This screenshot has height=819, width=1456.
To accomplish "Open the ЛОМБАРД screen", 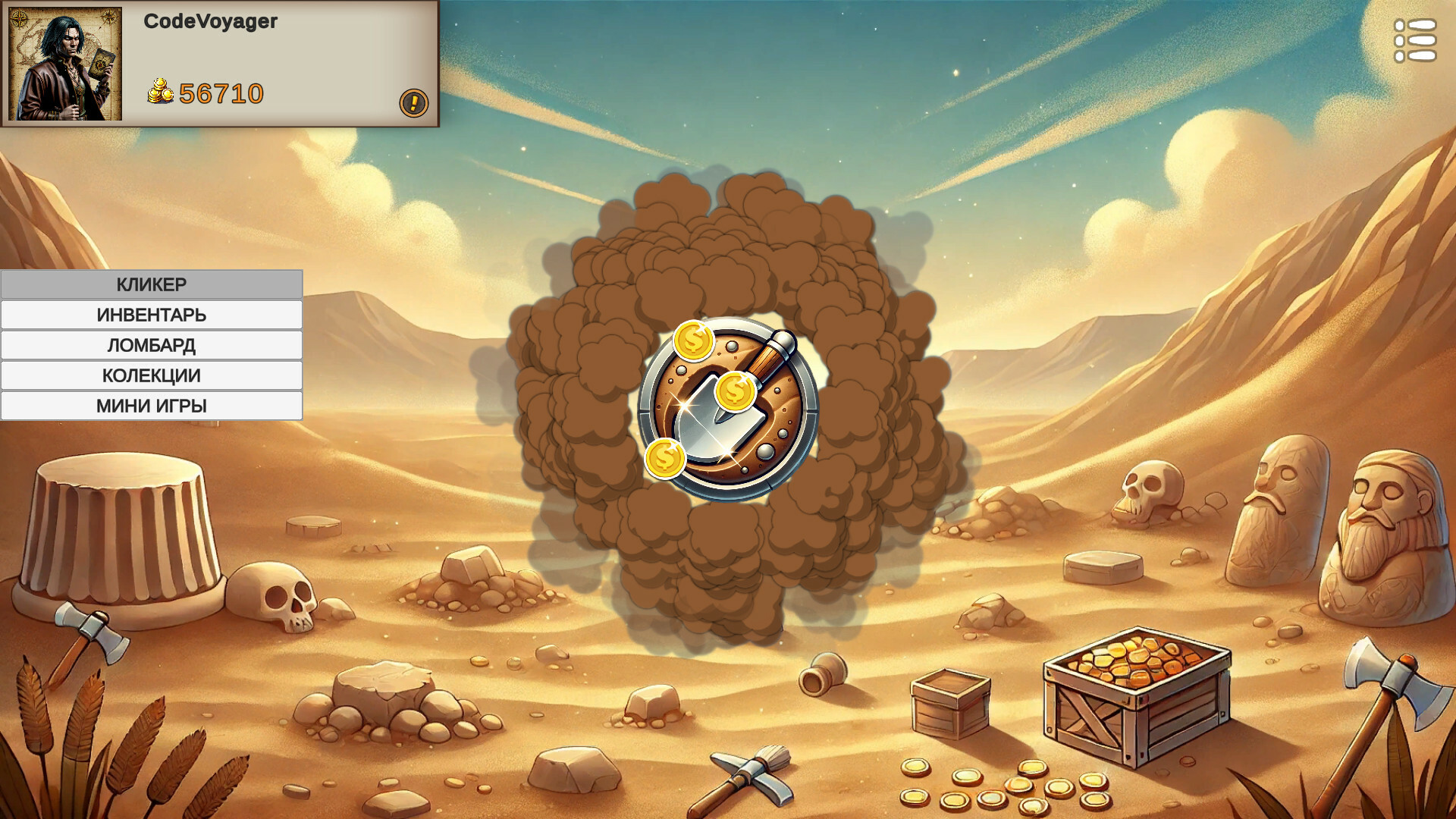I will click(151, 344).
